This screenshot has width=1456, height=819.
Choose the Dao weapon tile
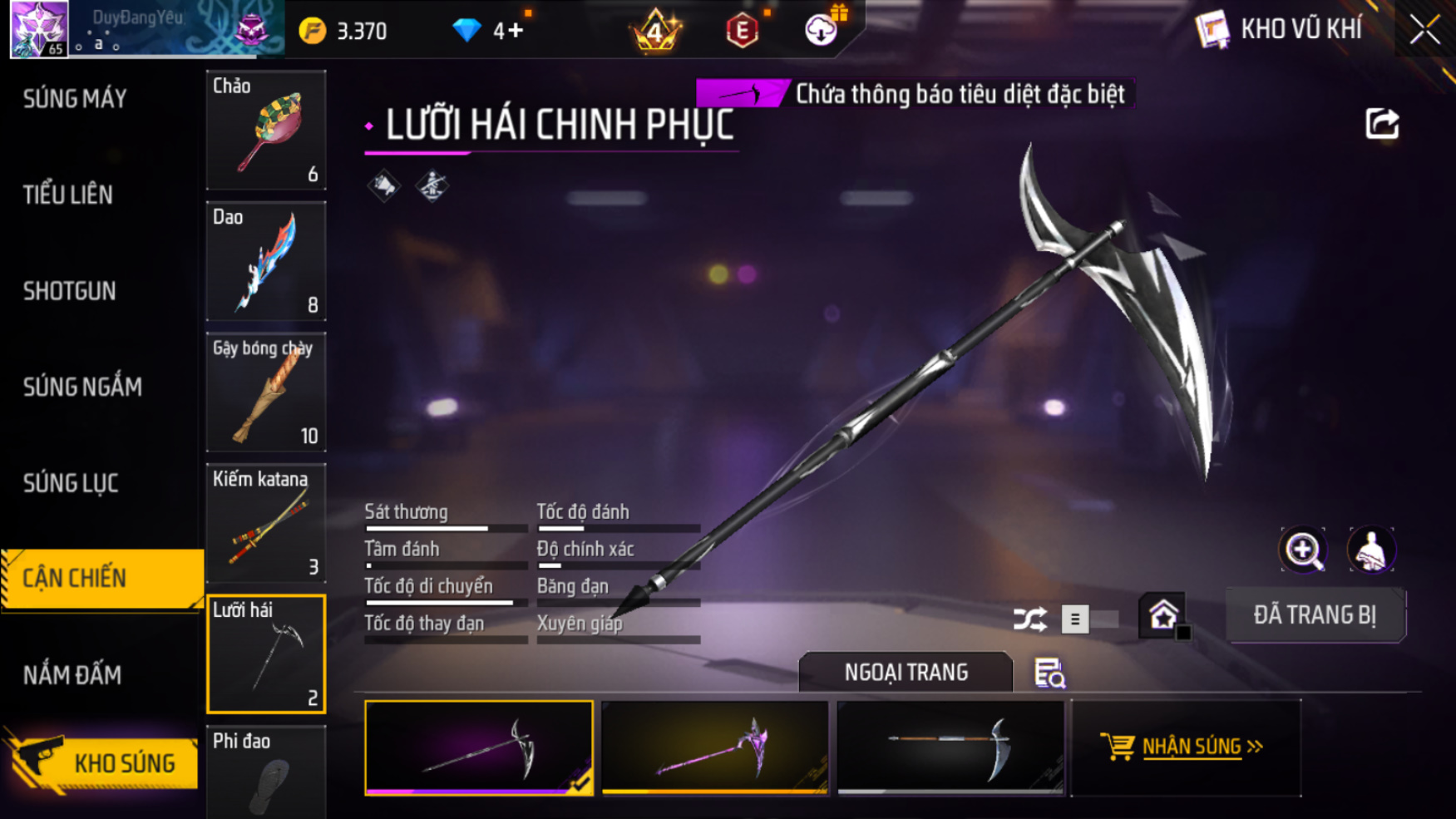(x=266, y=261)
